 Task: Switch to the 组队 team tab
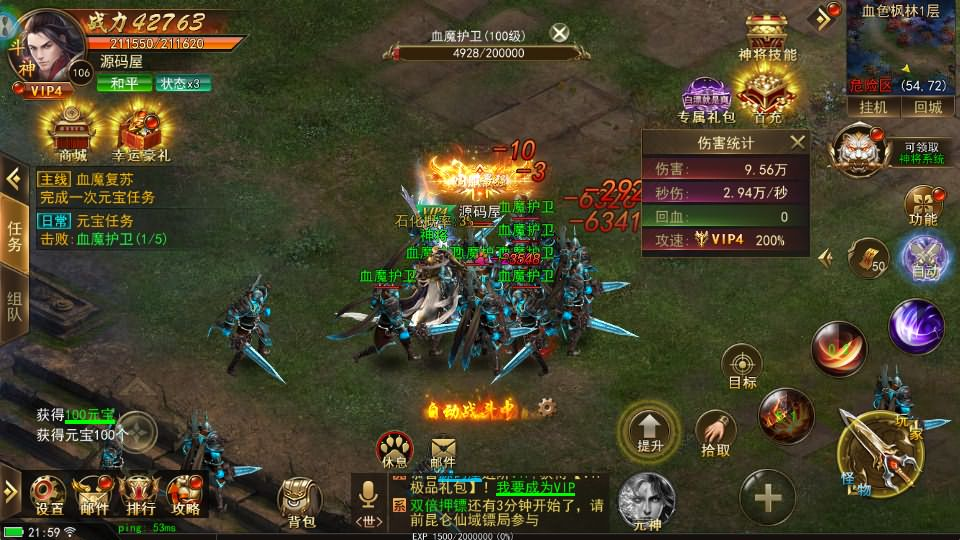point(15,312)
